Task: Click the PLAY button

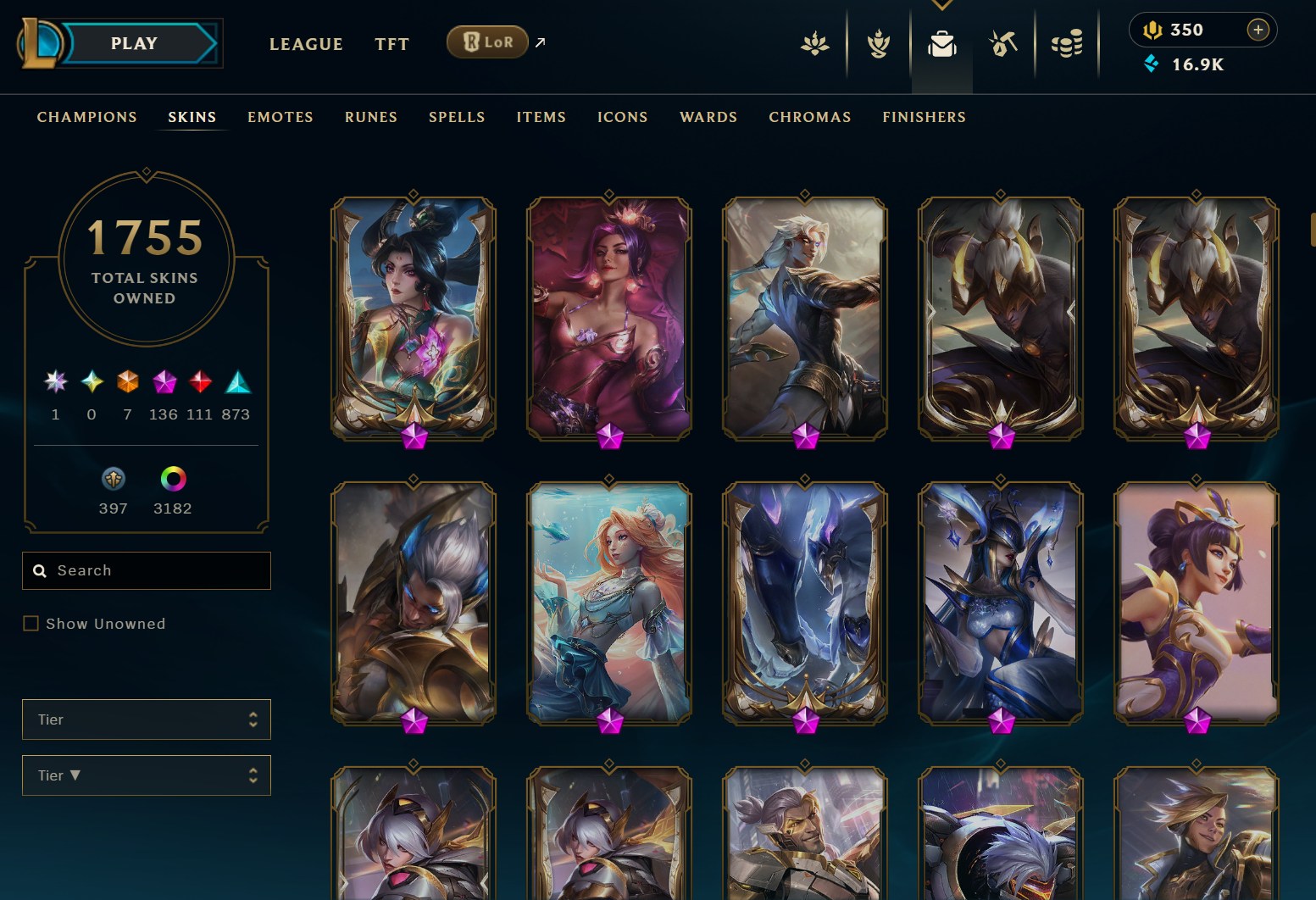Action: tap(134, 43)
